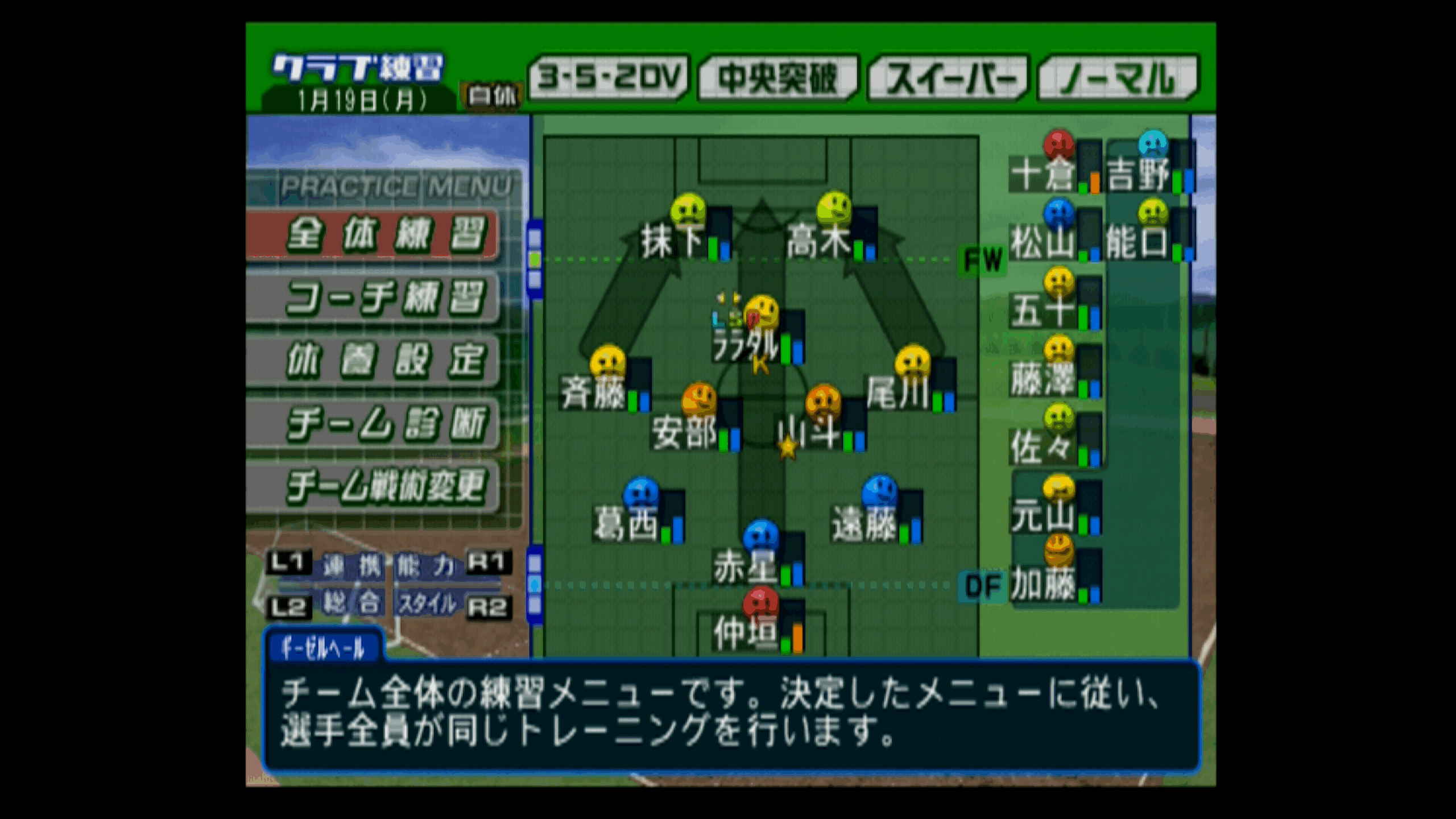Show the スタイル view tab
This screenshot has width=1456, height=819.
(x=428, y=603)
